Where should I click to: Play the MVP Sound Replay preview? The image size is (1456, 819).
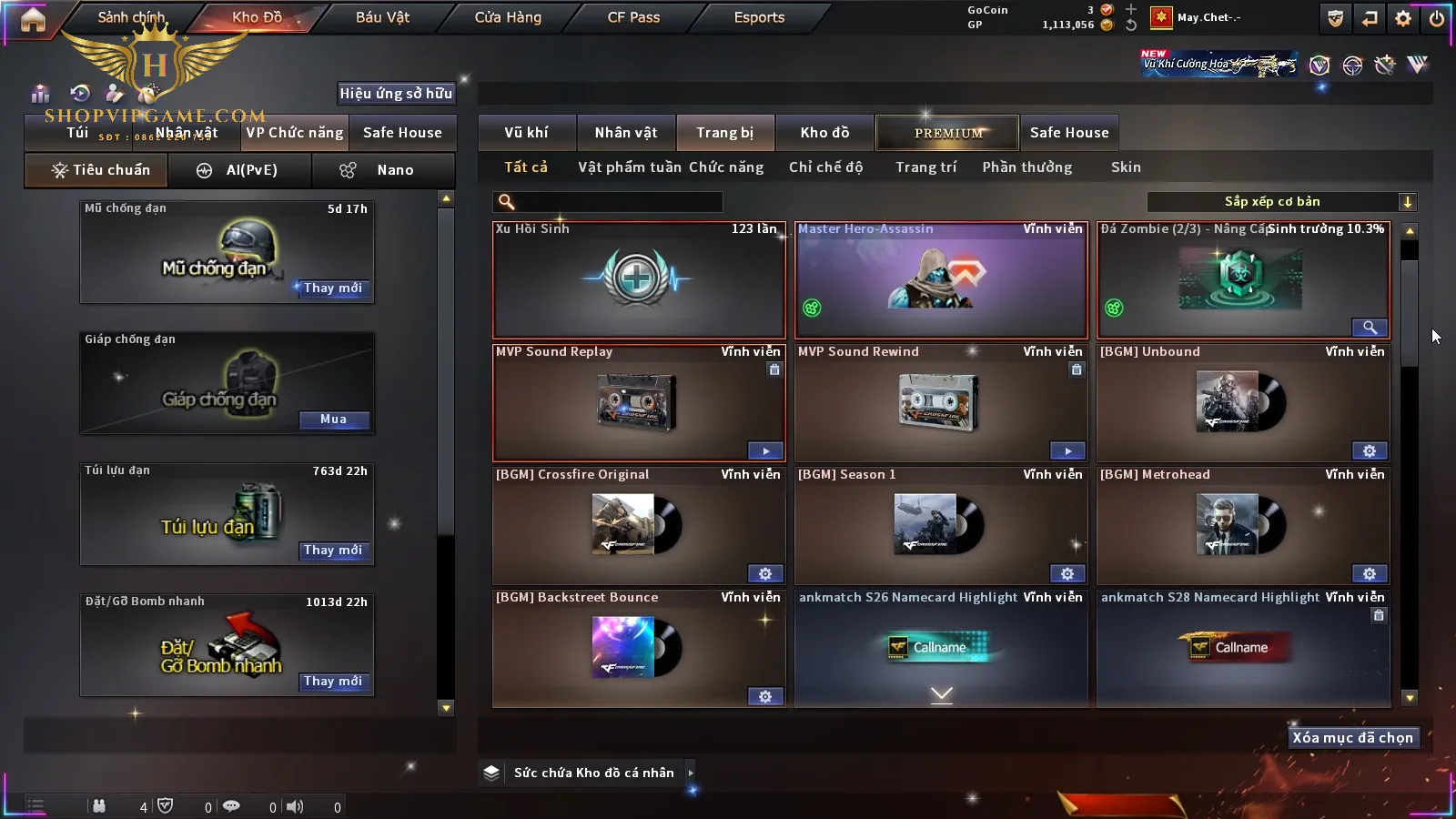coord(765,451)
